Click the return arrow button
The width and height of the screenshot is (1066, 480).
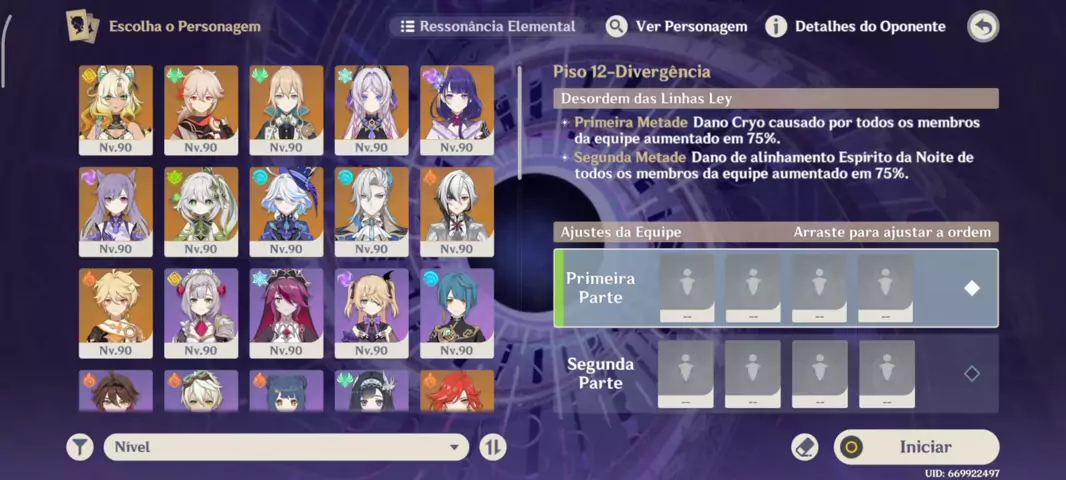pos(983,27)
